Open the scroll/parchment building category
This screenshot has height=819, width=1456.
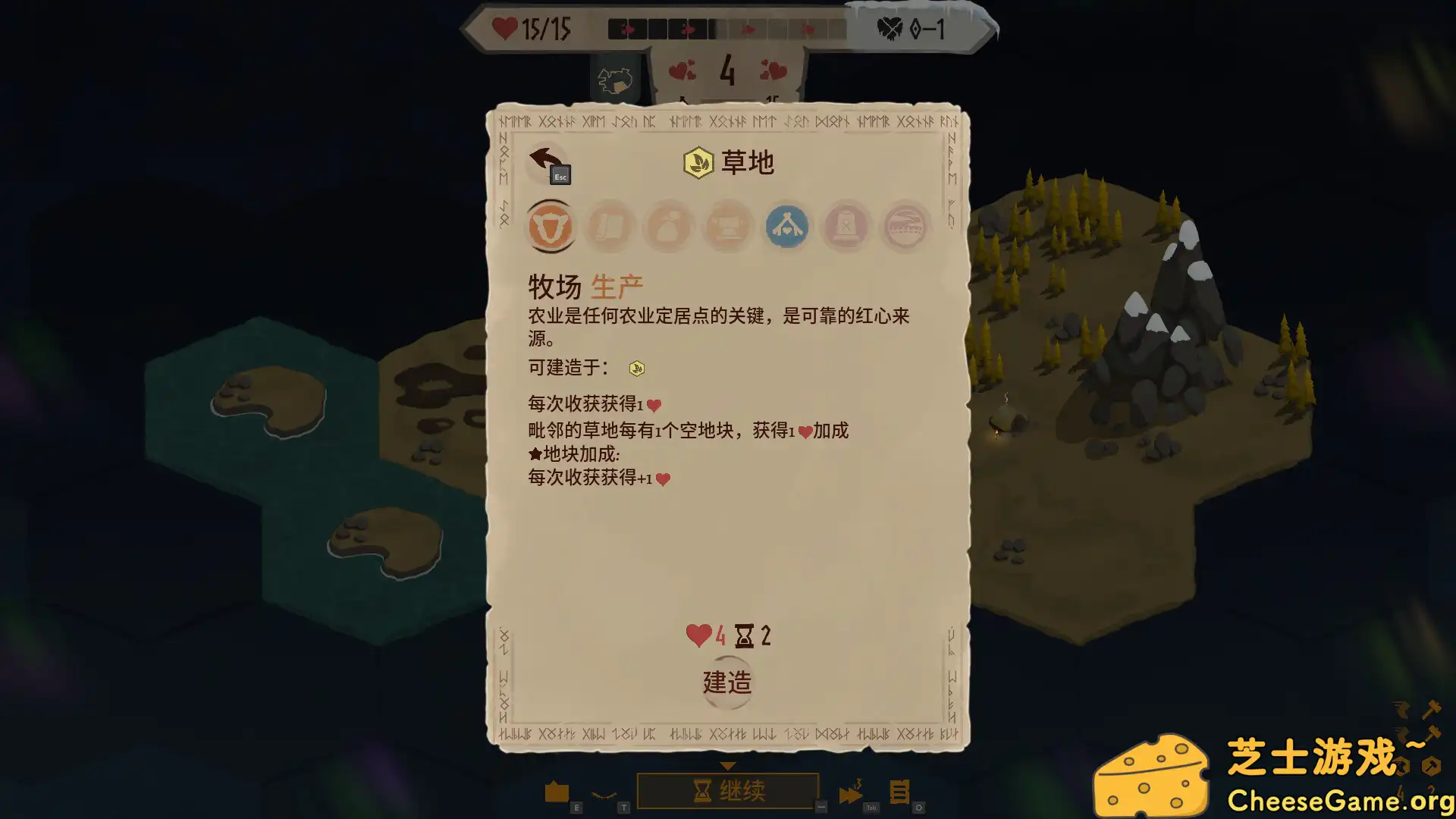[610, 226]
